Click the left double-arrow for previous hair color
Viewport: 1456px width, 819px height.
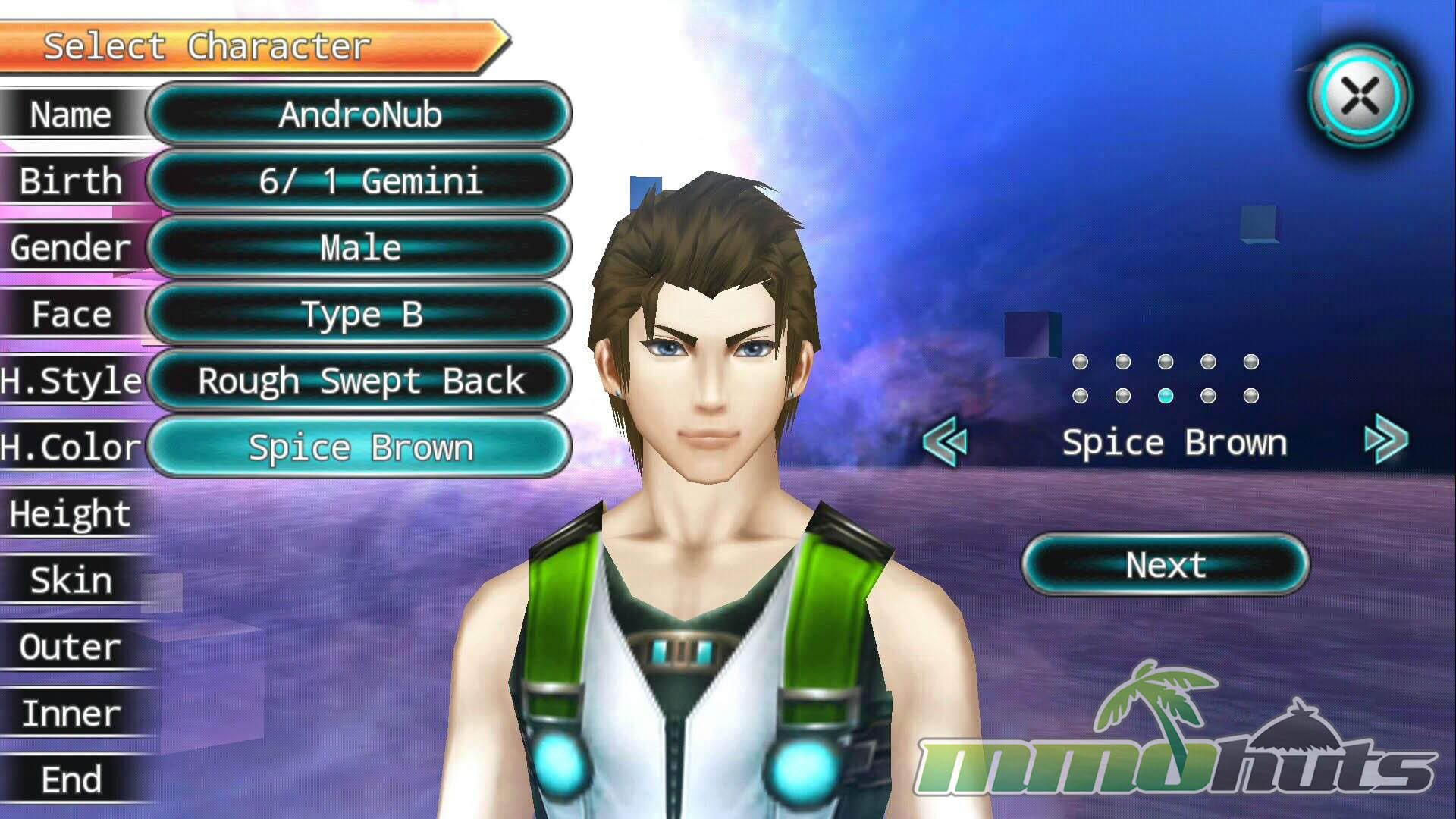(946, 441)
